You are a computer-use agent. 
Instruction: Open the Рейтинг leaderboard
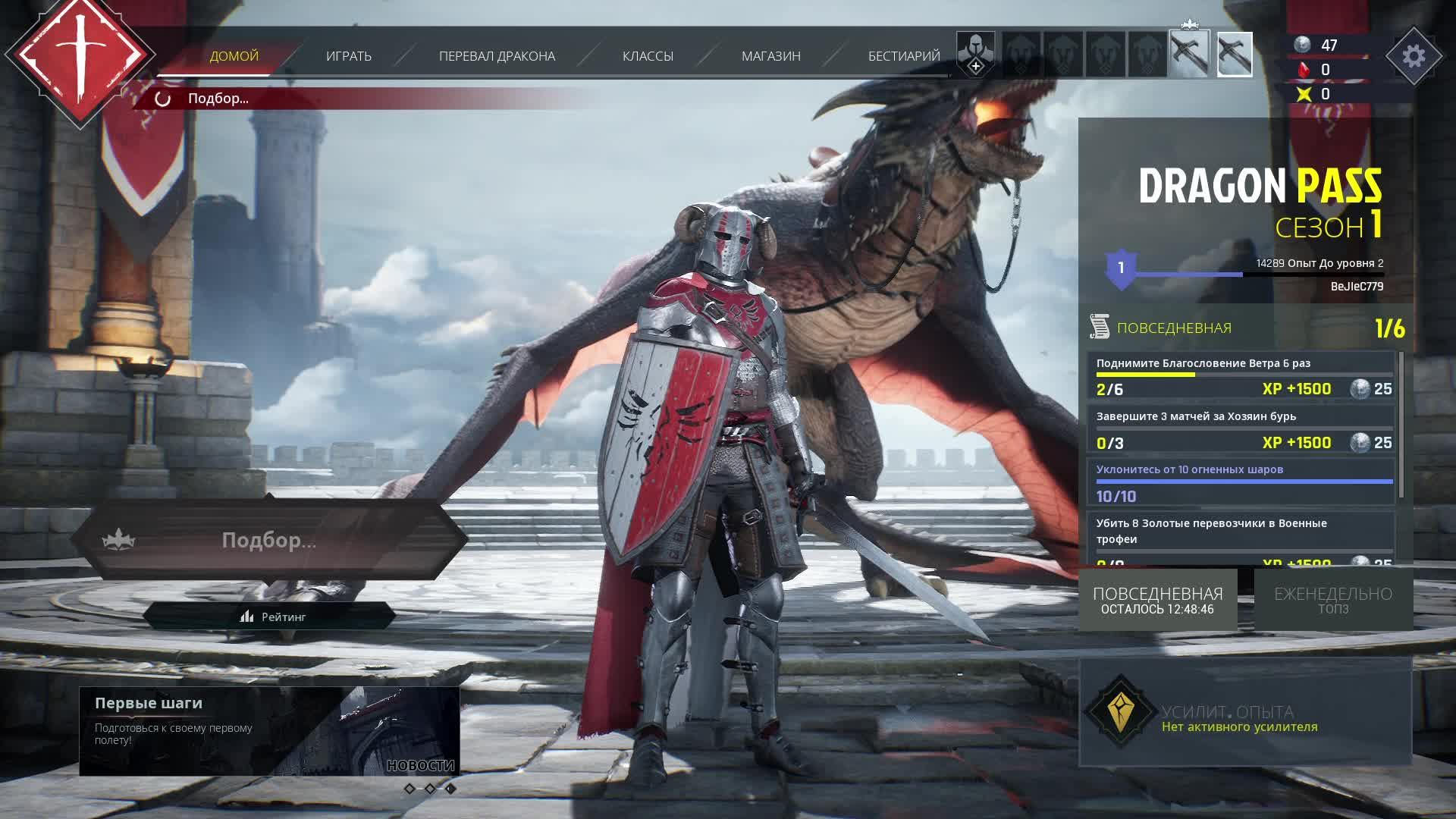point(271,617)
